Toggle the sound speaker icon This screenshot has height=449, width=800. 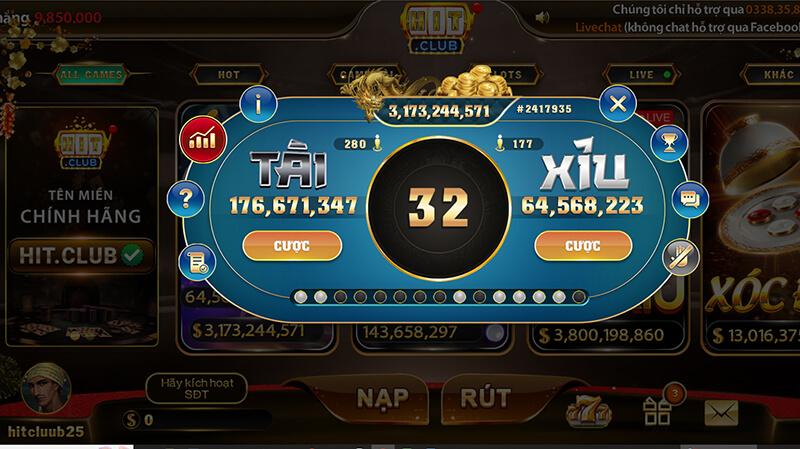click(542, 17)
